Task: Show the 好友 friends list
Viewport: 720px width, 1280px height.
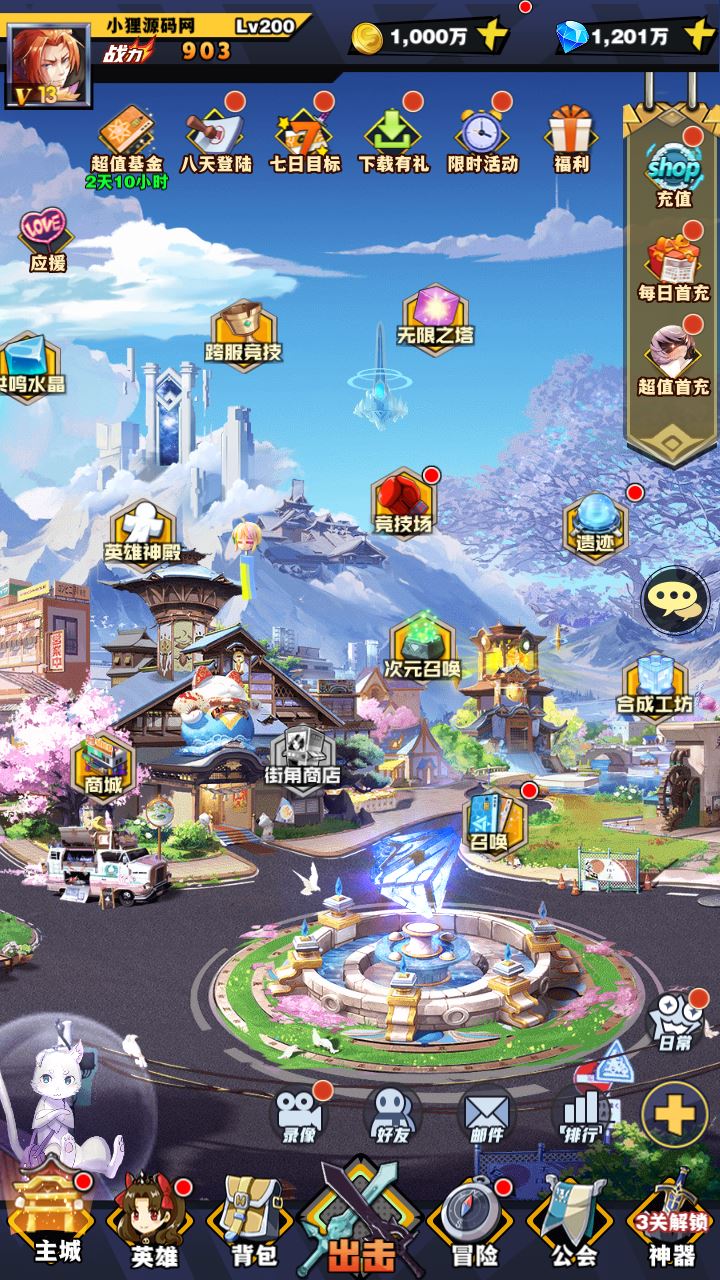Action: 392,1115
